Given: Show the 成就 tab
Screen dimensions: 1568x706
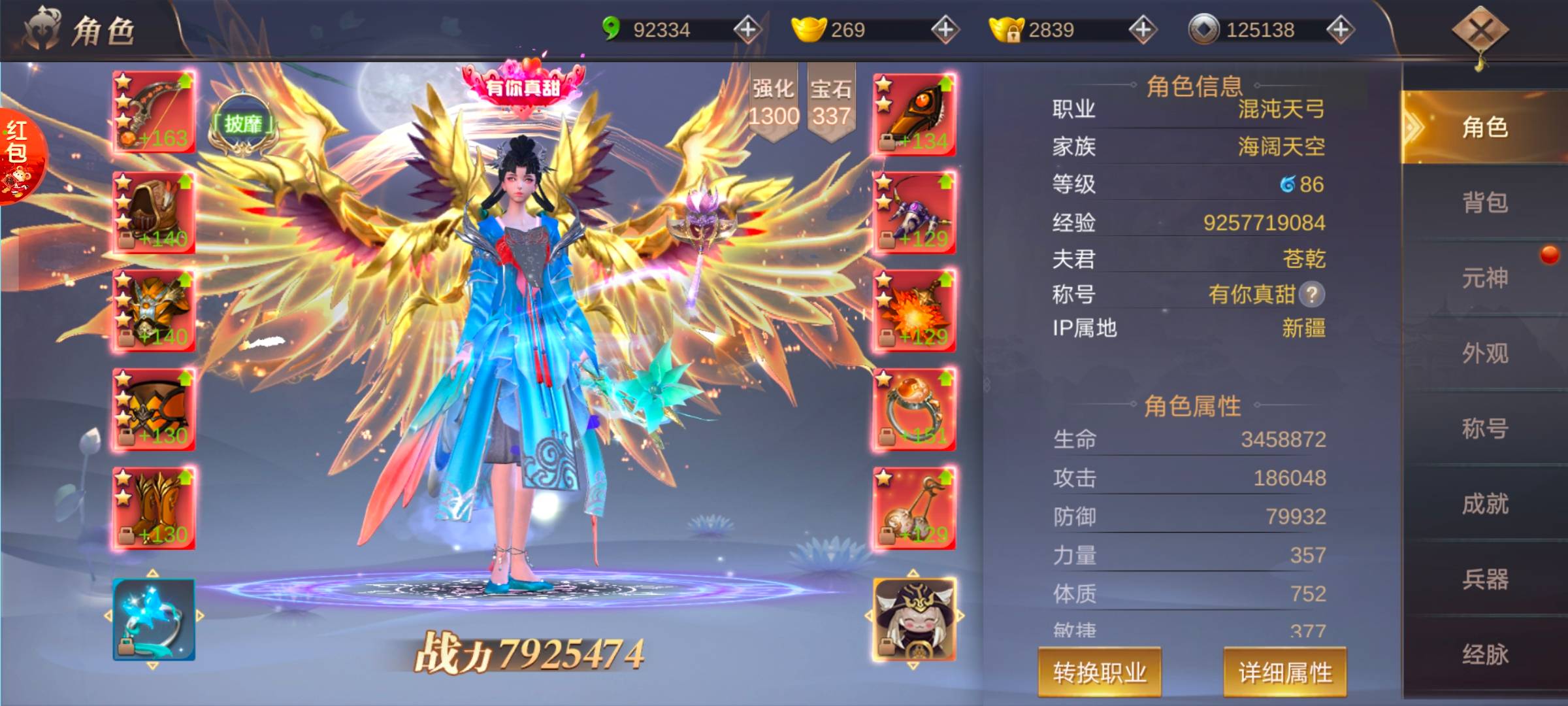Looking at the screenshot, I should (1484, 504).
